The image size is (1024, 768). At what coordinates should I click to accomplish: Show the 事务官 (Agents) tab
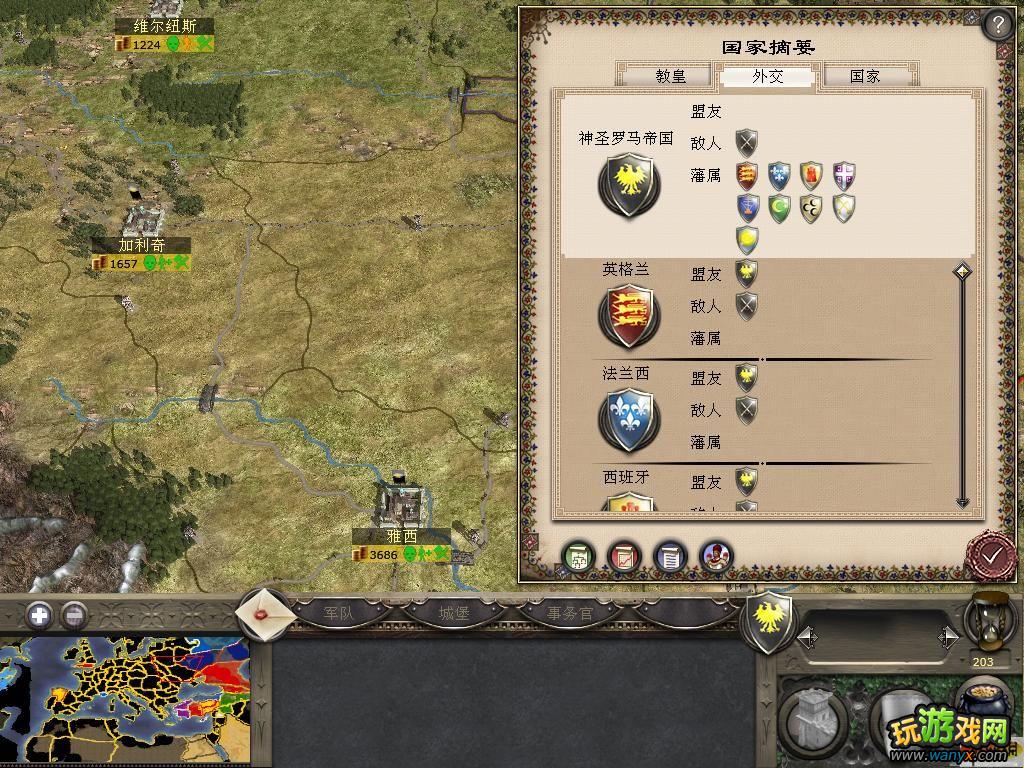[570, 613]
